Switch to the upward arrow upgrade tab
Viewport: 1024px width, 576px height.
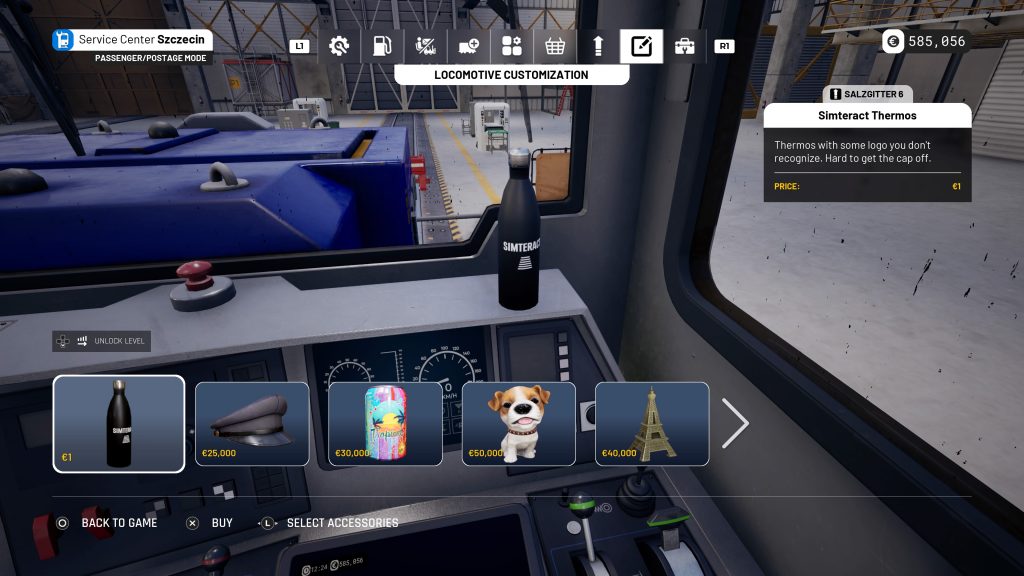pos(598,46)
